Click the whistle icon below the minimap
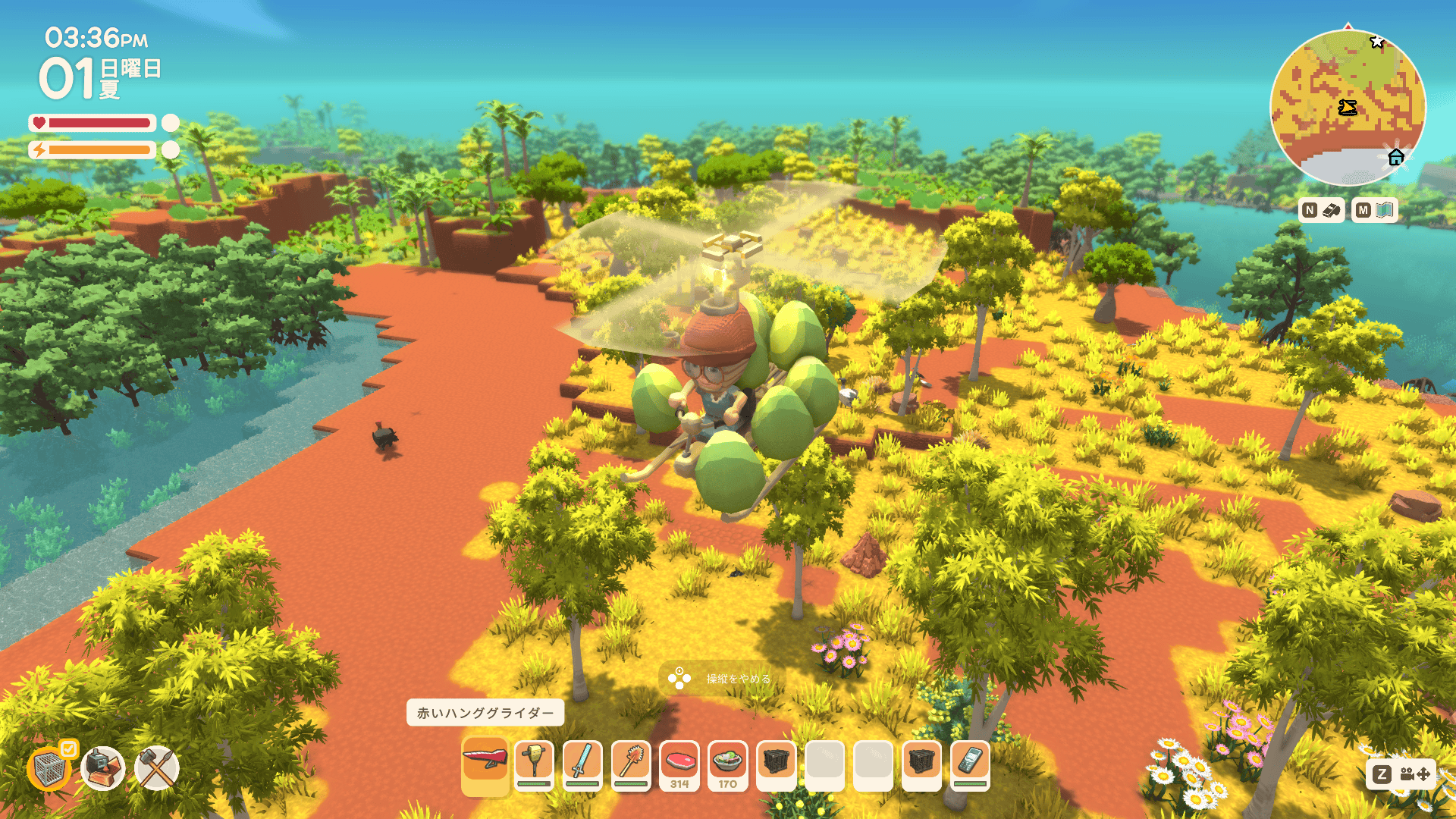Screen dimensions: 1456x819 [1332, 210]
